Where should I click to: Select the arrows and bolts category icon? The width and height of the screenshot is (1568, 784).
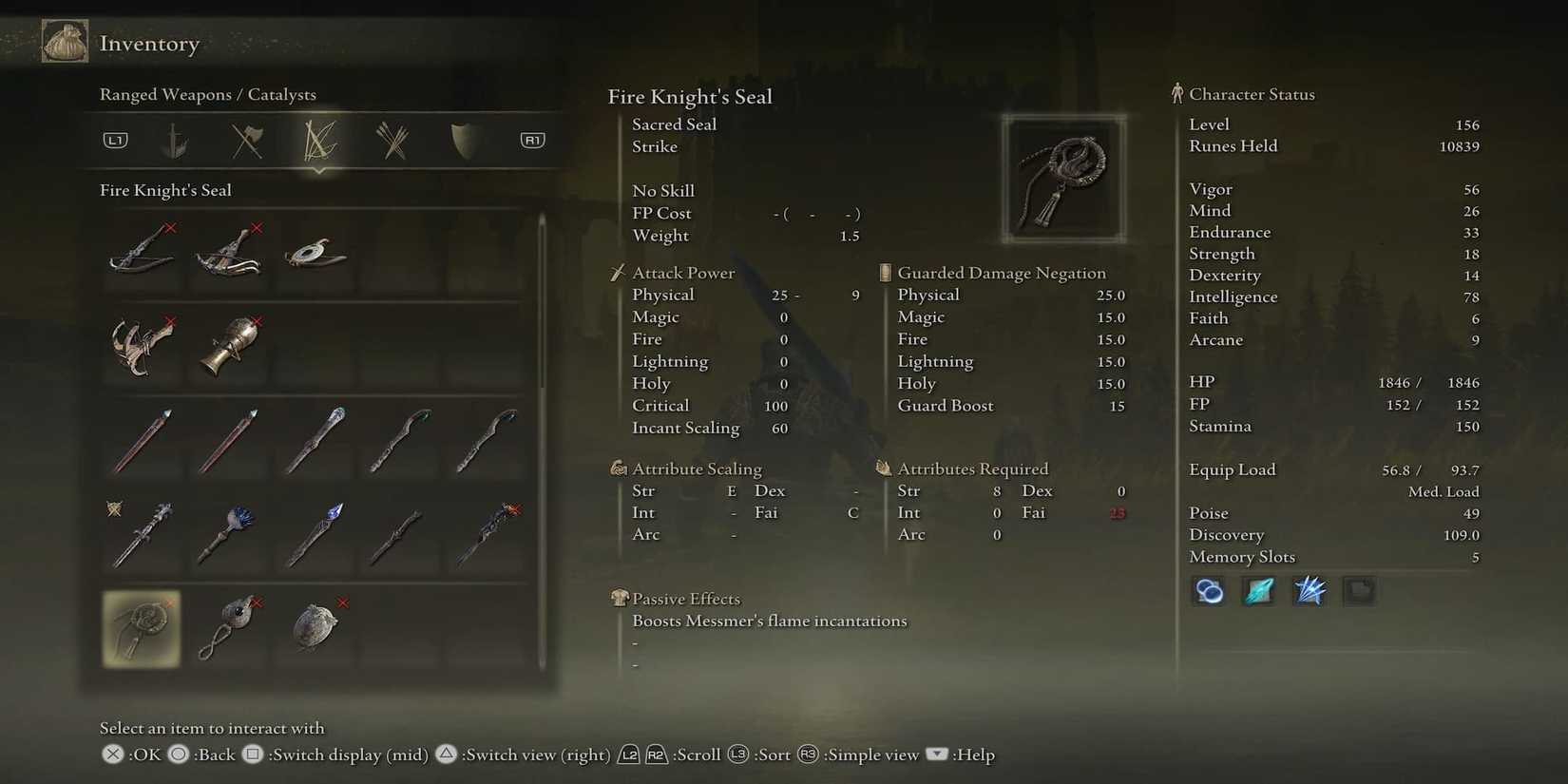[392, 140]
